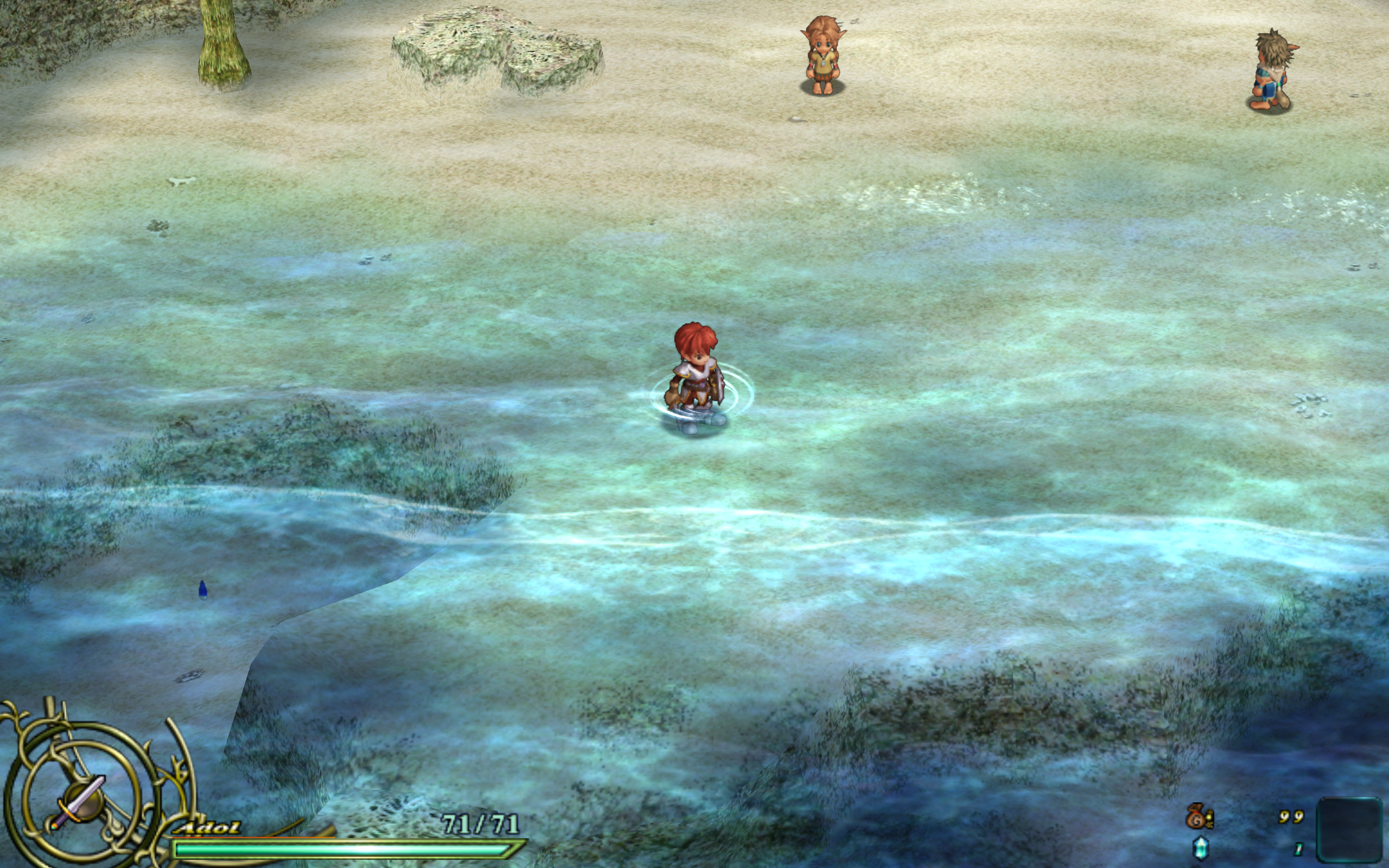Screen dimensions: 1389x868
Task: Click the gold pouch icon
Action: [x=1198, y=816]
